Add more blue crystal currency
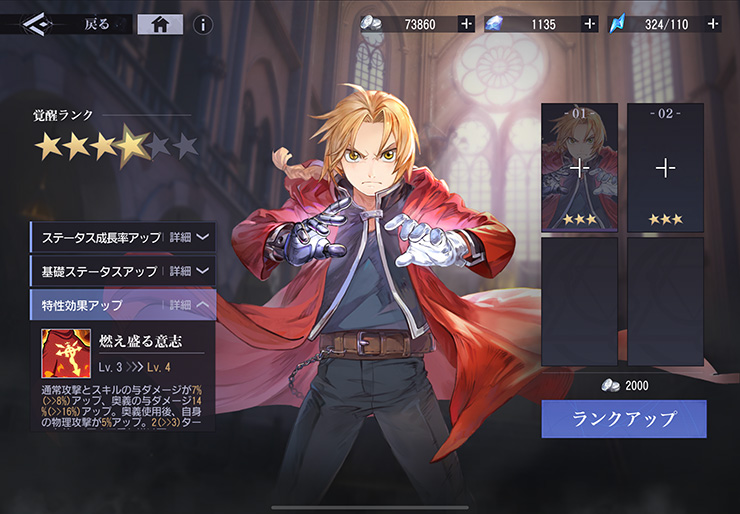Screen dimensions: 740x514 589,24
